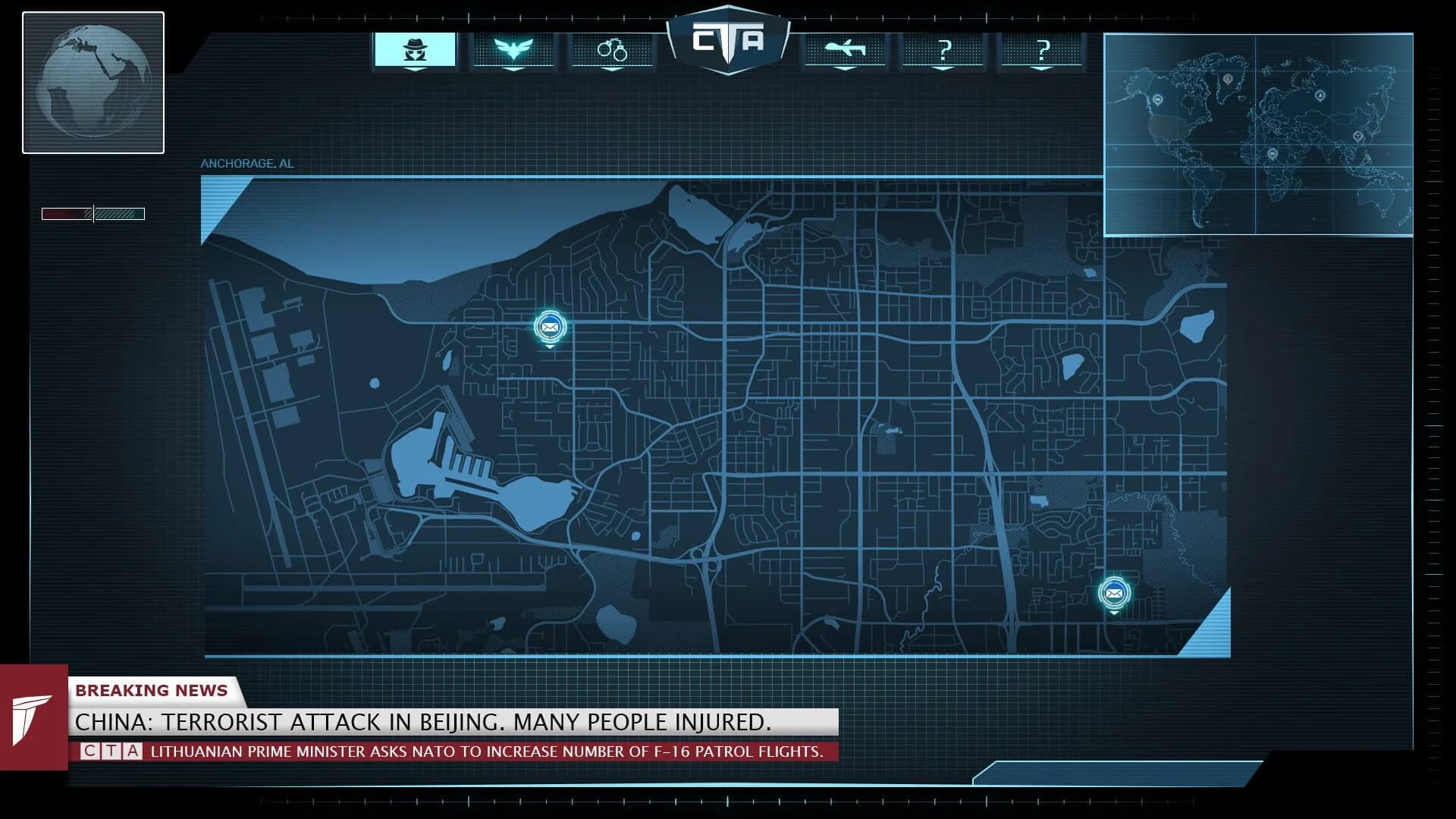This screenshot has height=819, width=1456.
Task: Select the spy agent icon in the toolbar
Action: pyautogui.click(x=416, y=49)
